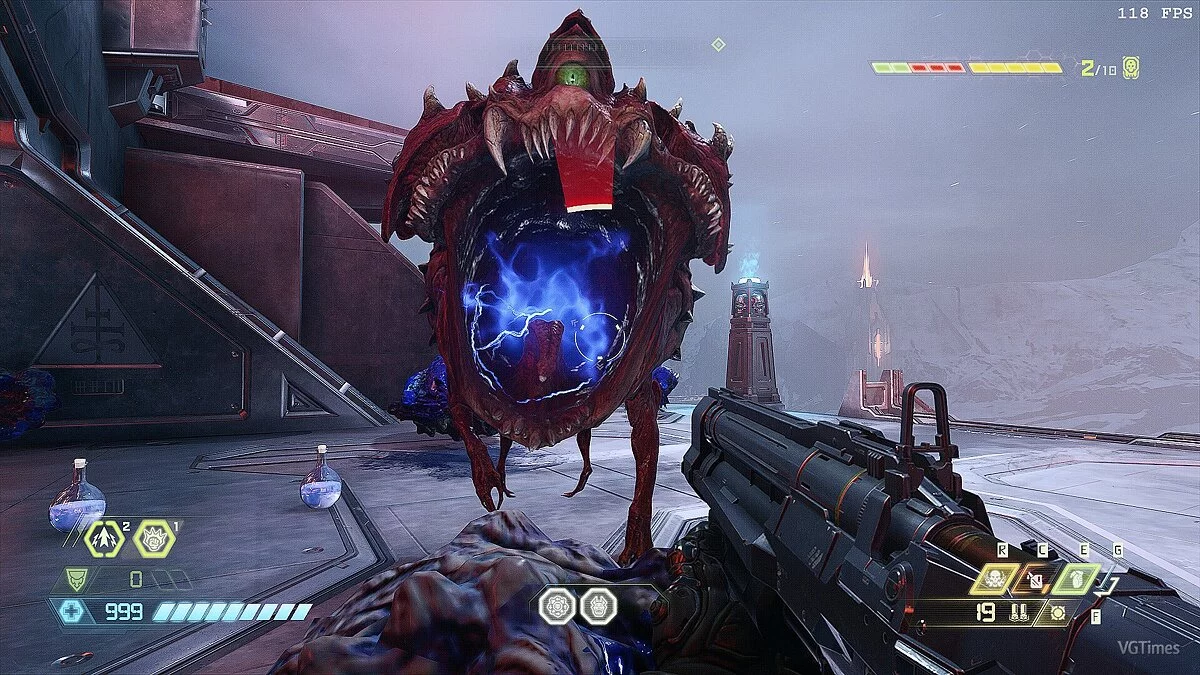The height and width of the screenshot is (675, 1200).
Task: Click the blue health cross icon
Action: click(72, 611)
